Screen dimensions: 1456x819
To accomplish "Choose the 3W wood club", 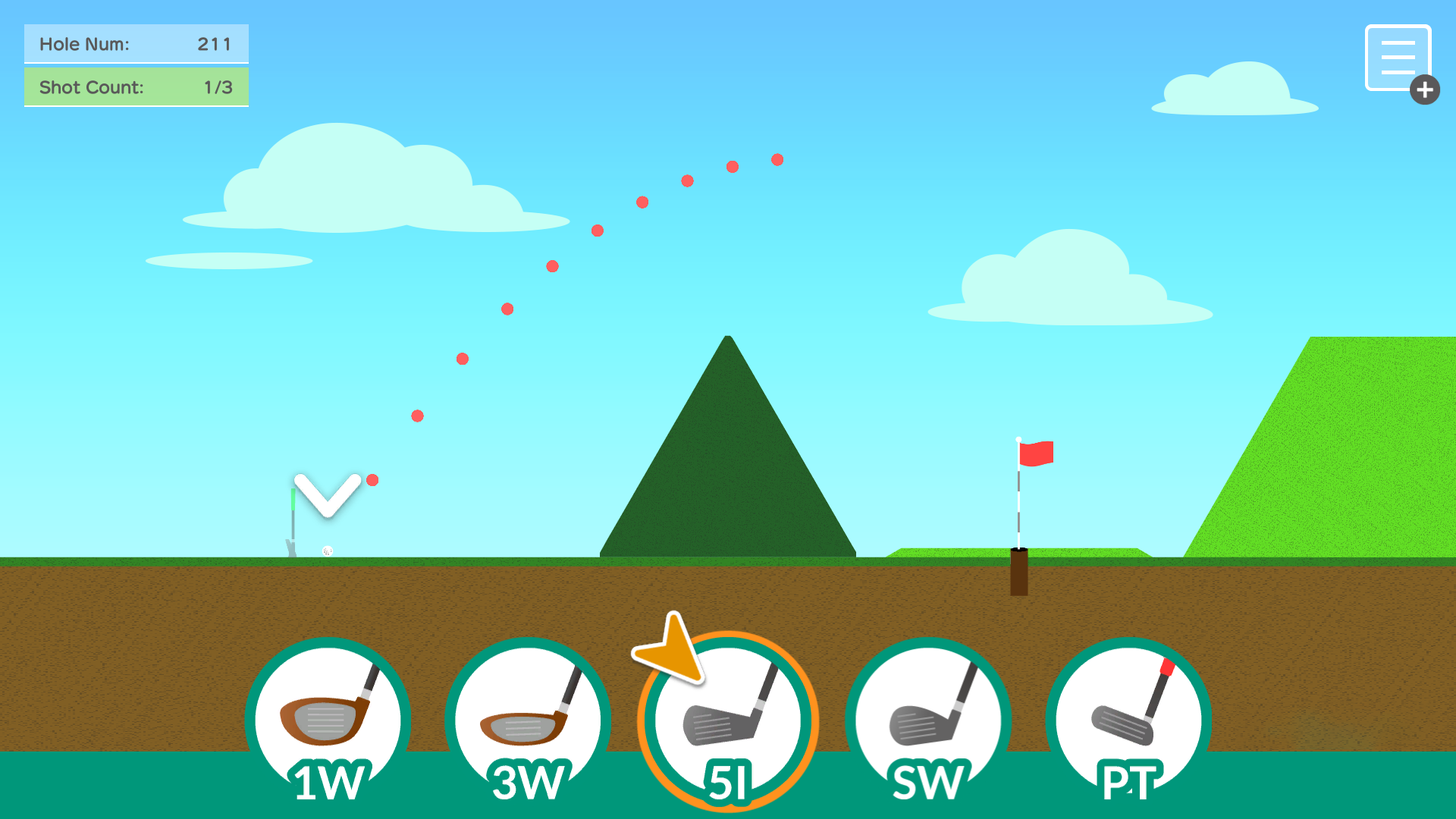I will (528, 722).
